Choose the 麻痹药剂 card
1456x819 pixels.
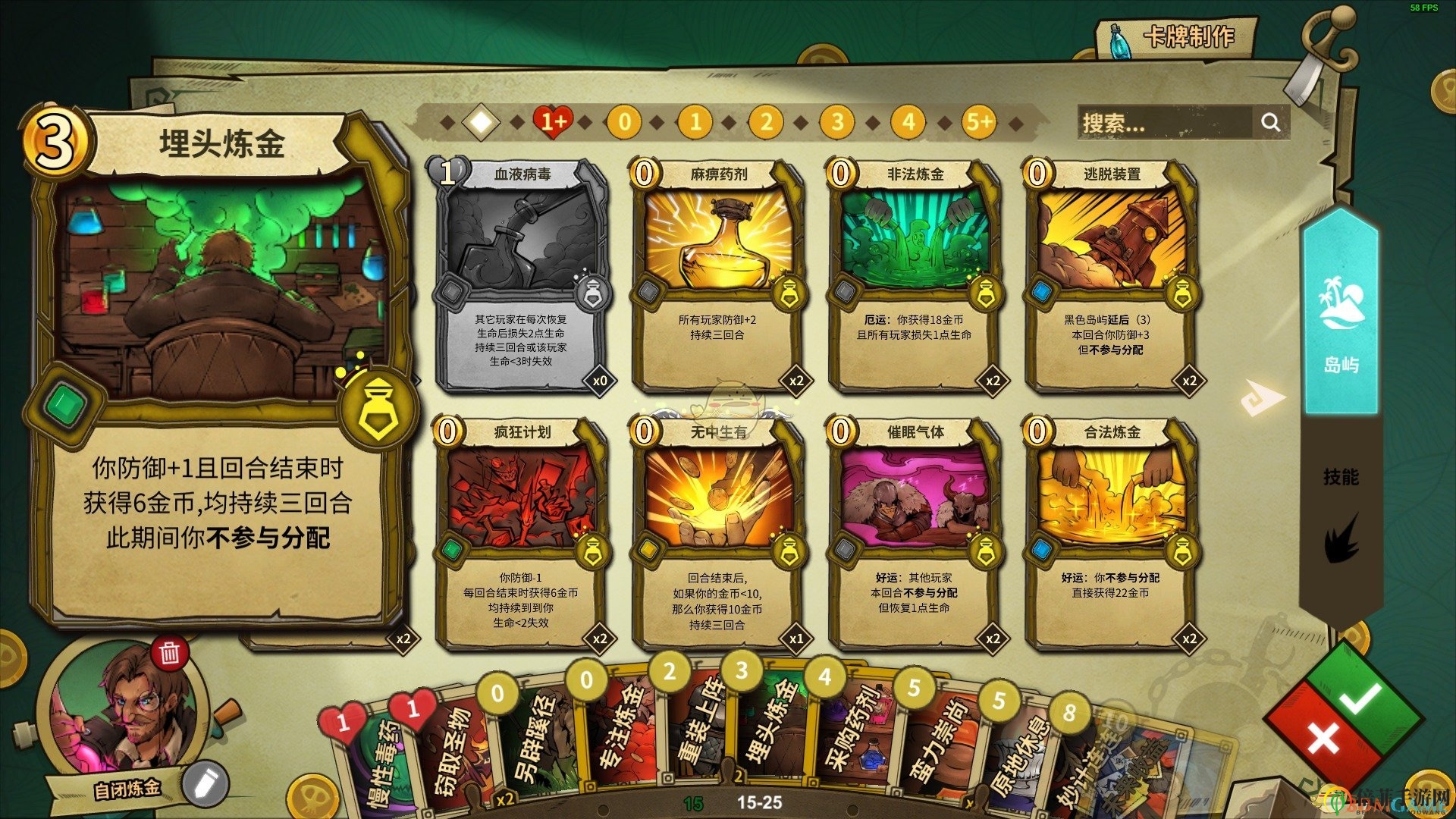pyautogui.click(x=718, y=275)
